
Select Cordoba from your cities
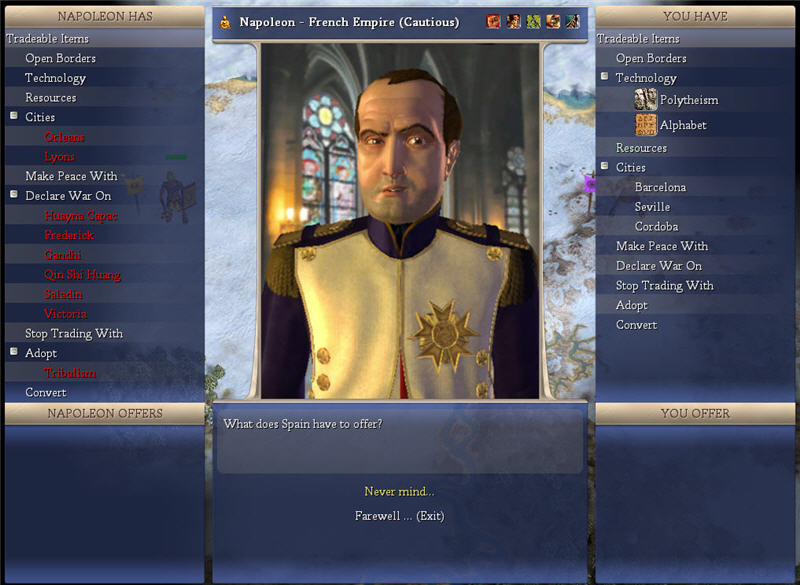(656, 227)
